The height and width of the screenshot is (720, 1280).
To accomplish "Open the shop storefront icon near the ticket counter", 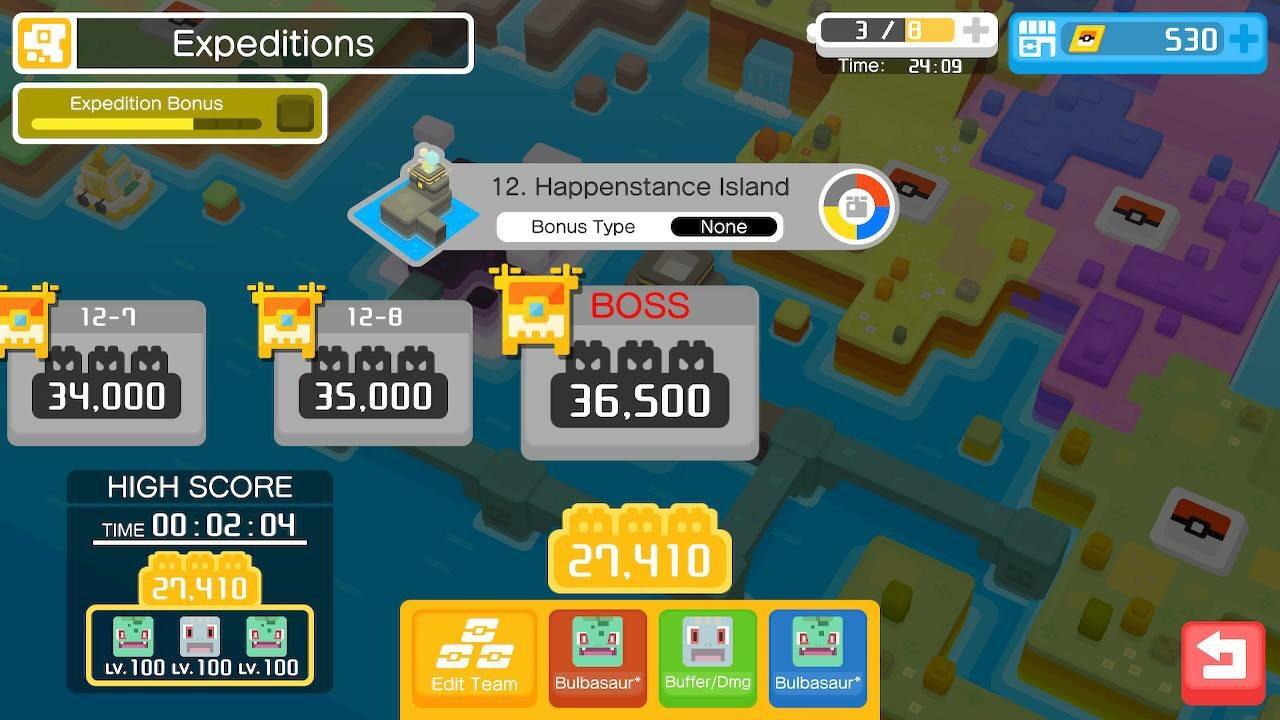I will tap(1037, 40).
